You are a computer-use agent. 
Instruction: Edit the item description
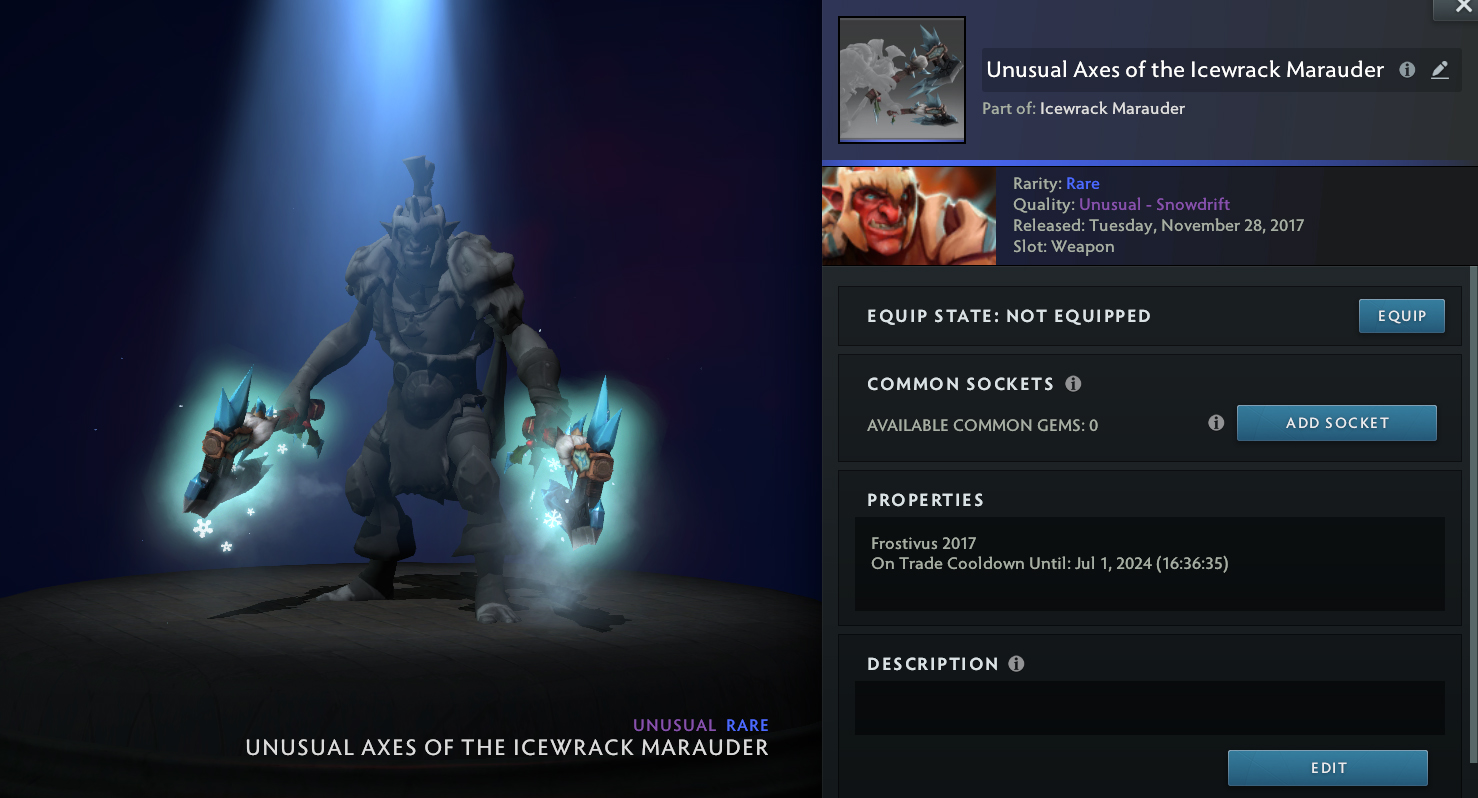1327,768
